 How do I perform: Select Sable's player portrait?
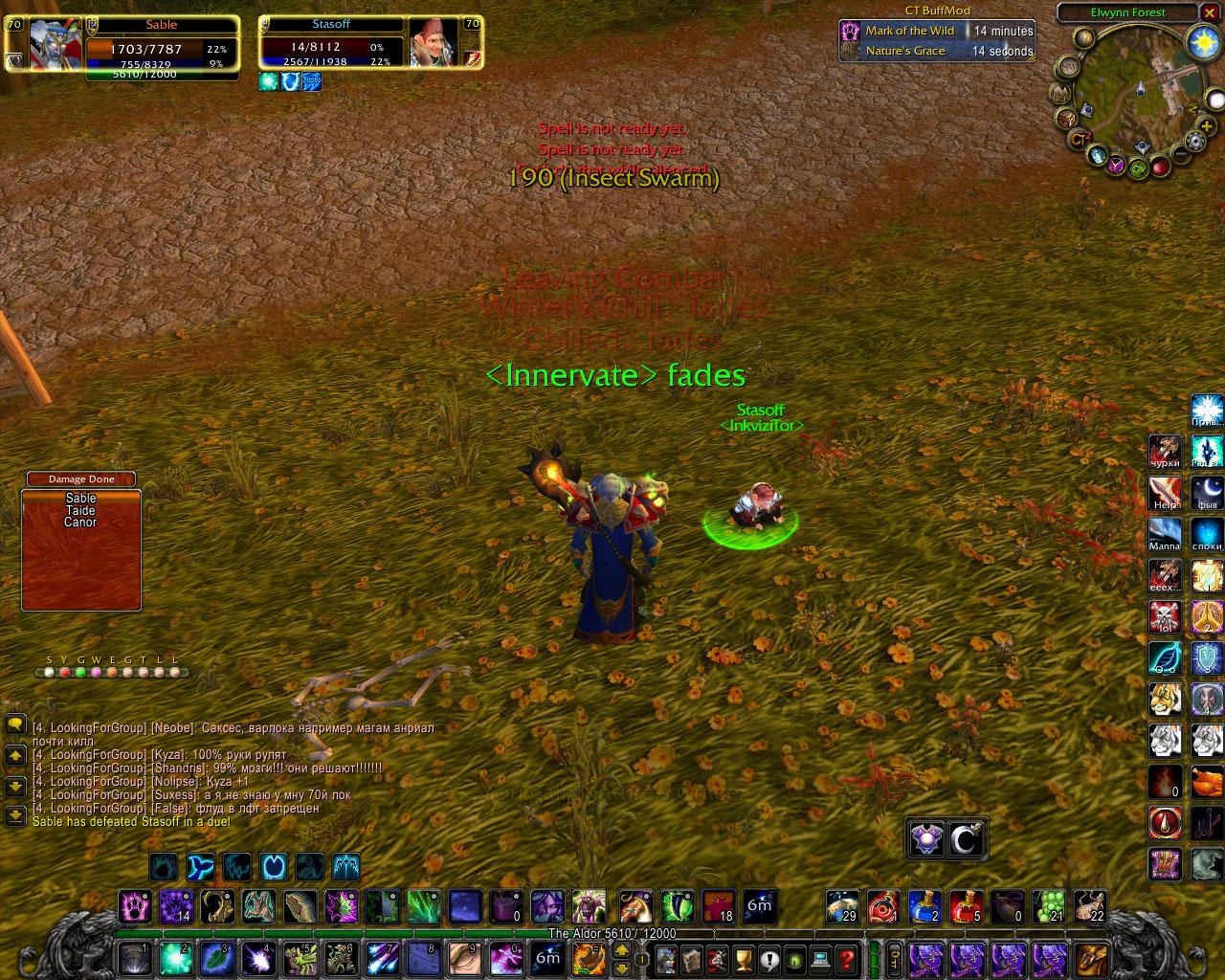coord(55,44)
